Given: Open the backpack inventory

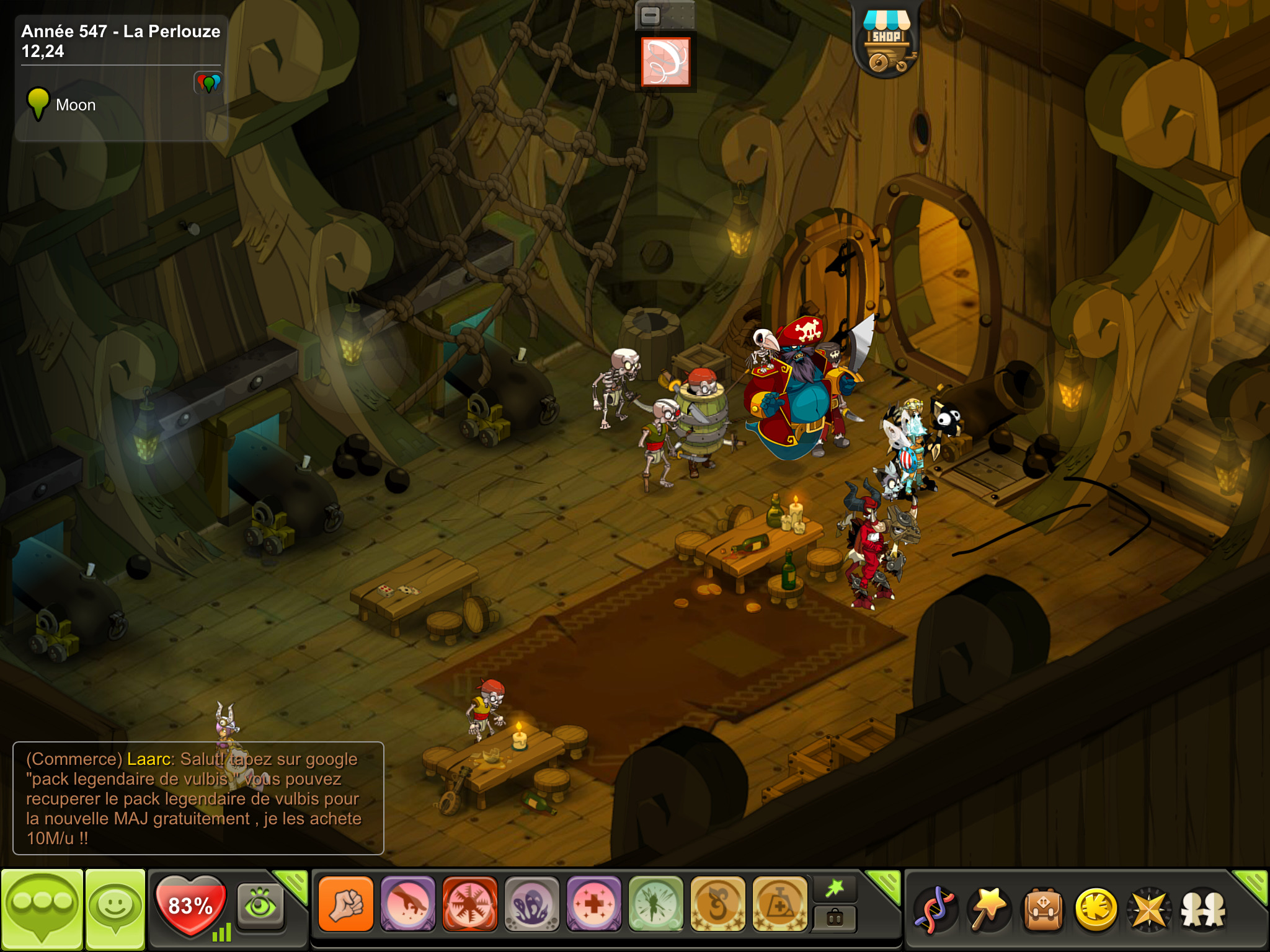Looking at the screenshot, I should click(1043, 909).
